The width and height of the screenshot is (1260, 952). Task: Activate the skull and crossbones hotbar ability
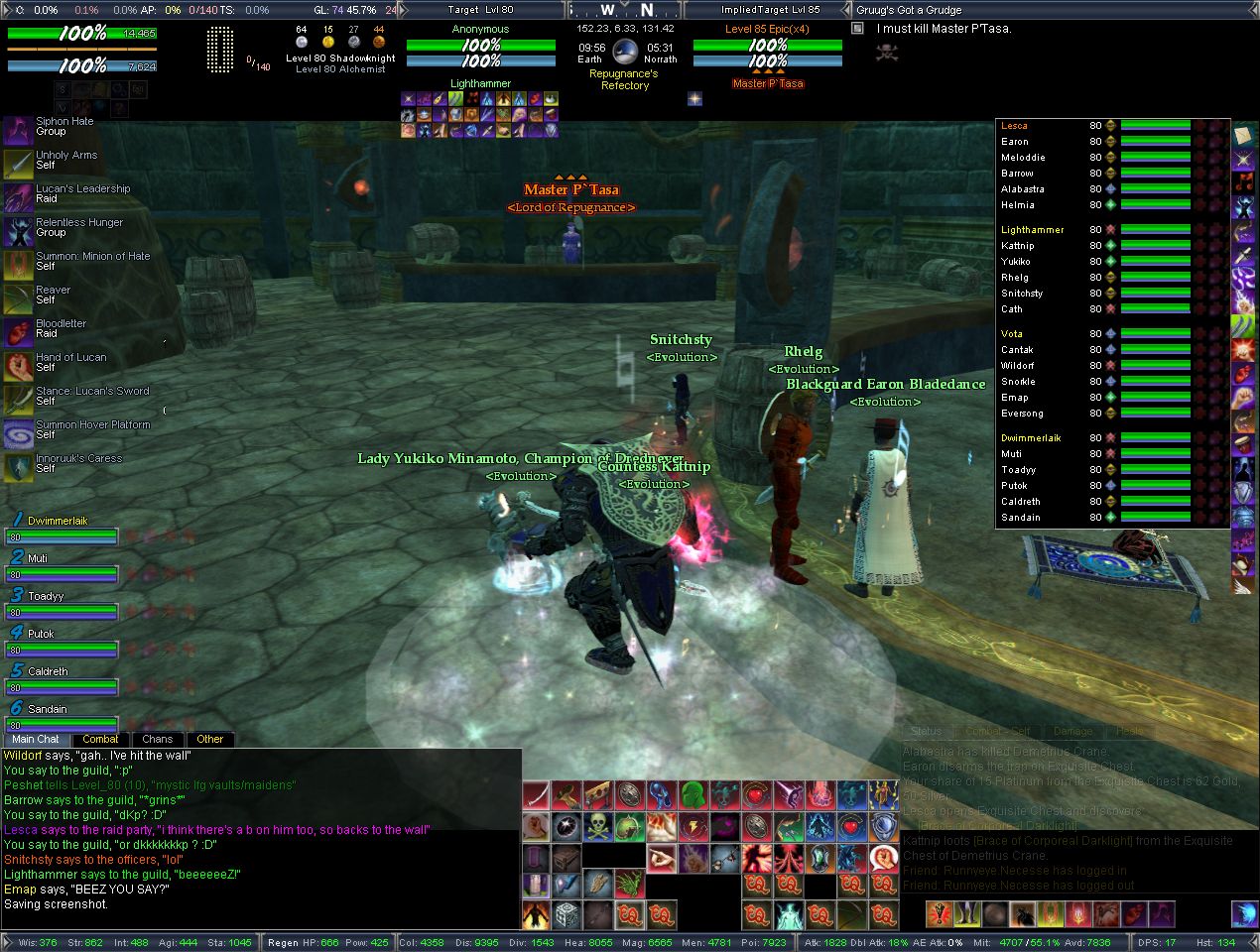(598, 826)
